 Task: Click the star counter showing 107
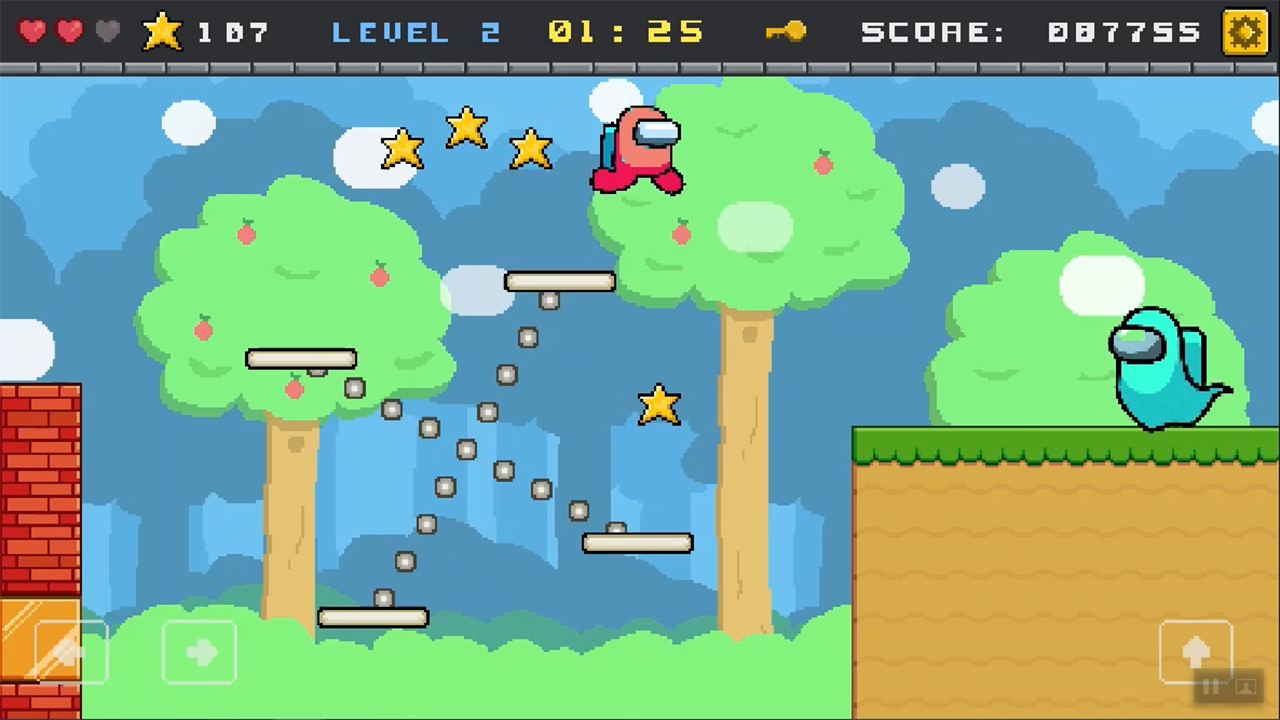(233, 31)
